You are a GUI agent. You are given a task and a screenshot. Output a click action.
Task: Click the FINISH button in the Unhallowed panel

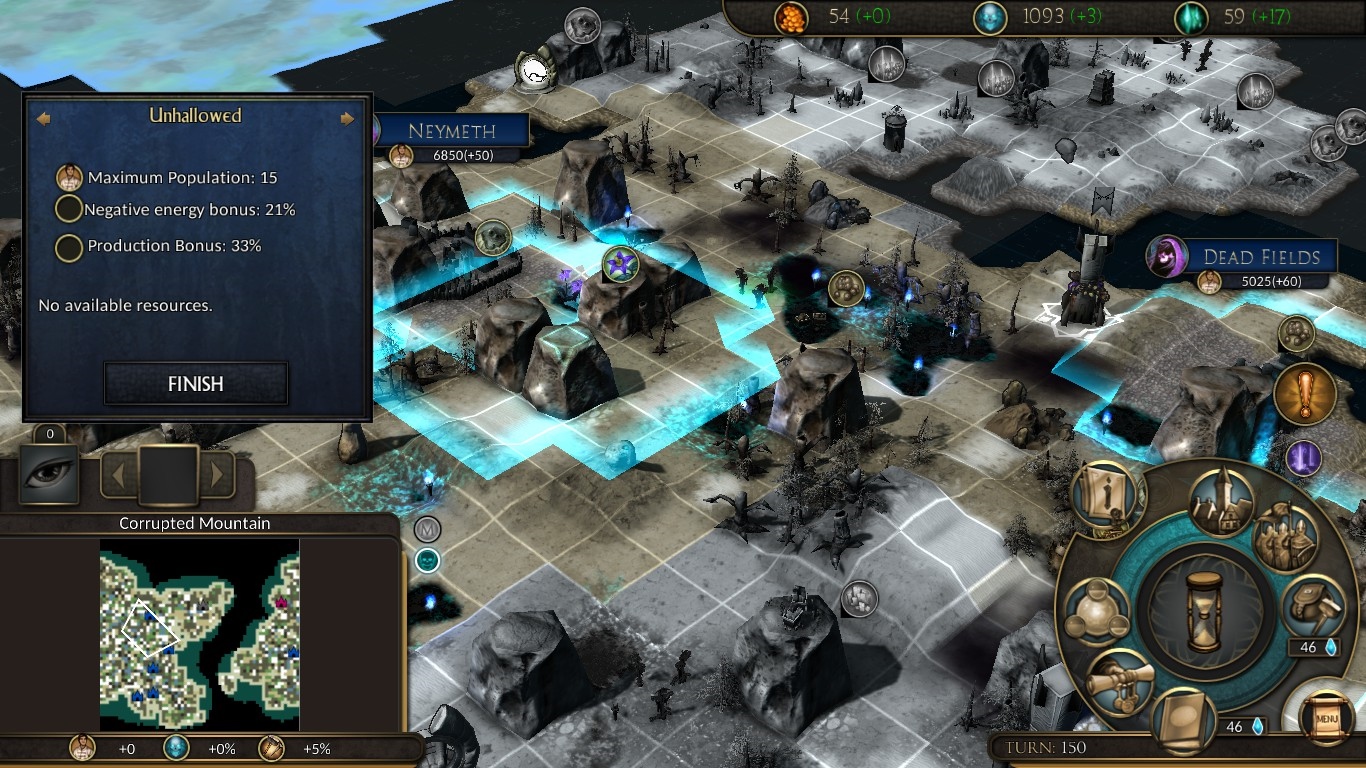(196, 384)
